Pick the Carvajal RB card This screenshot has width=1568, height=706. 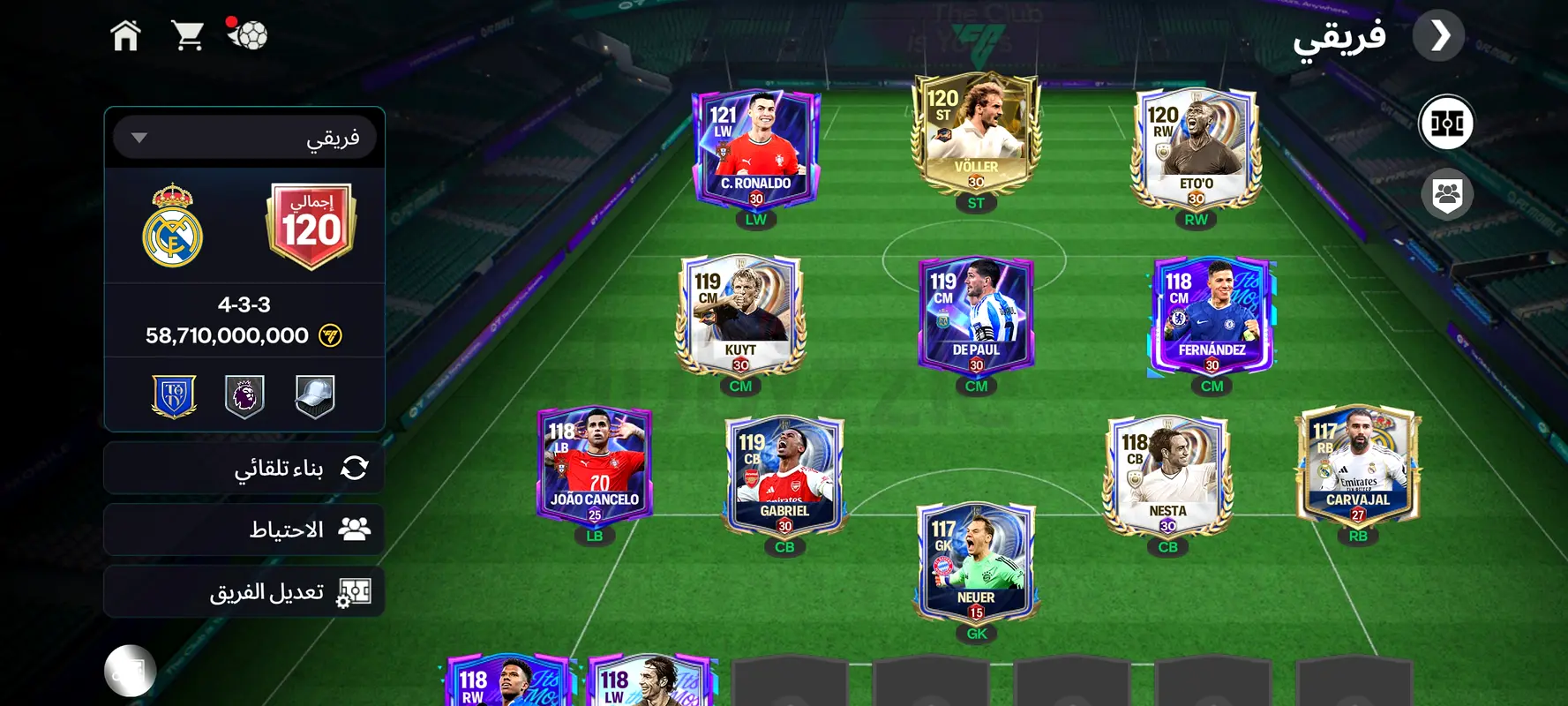click(x=1358, y=466)
